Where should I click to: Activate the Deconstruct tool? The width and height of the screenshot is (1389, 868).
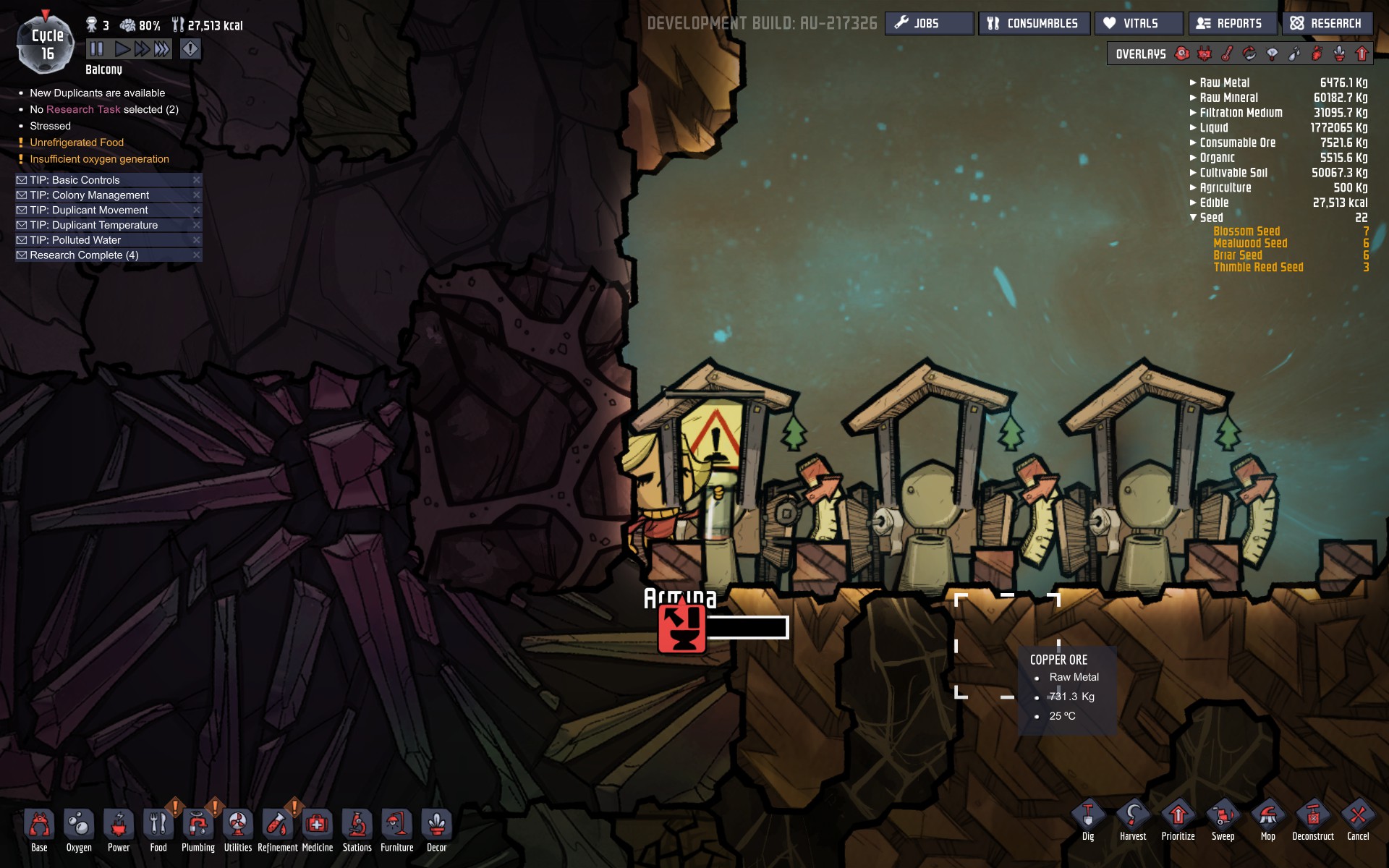[x=1312, y=820]
